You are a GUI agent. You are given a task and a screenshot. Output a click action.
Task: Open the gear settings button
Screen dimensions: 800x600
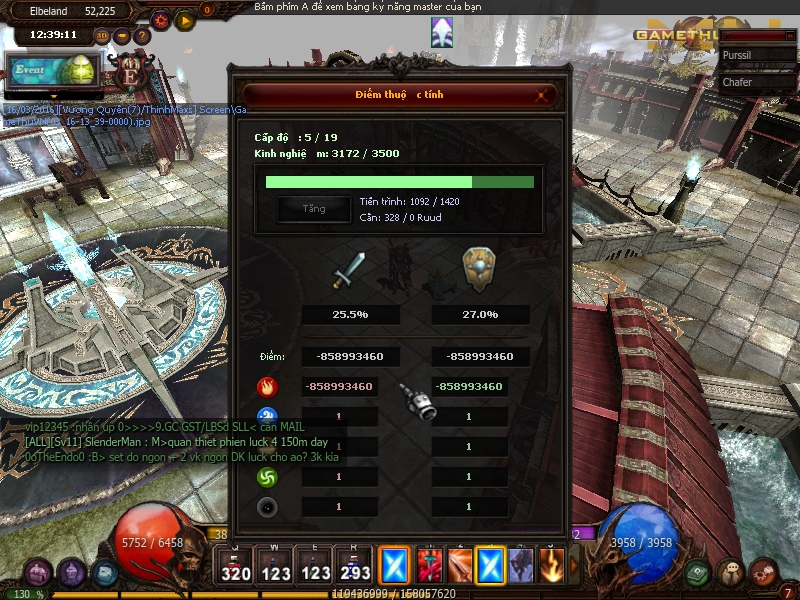point(161,19)
